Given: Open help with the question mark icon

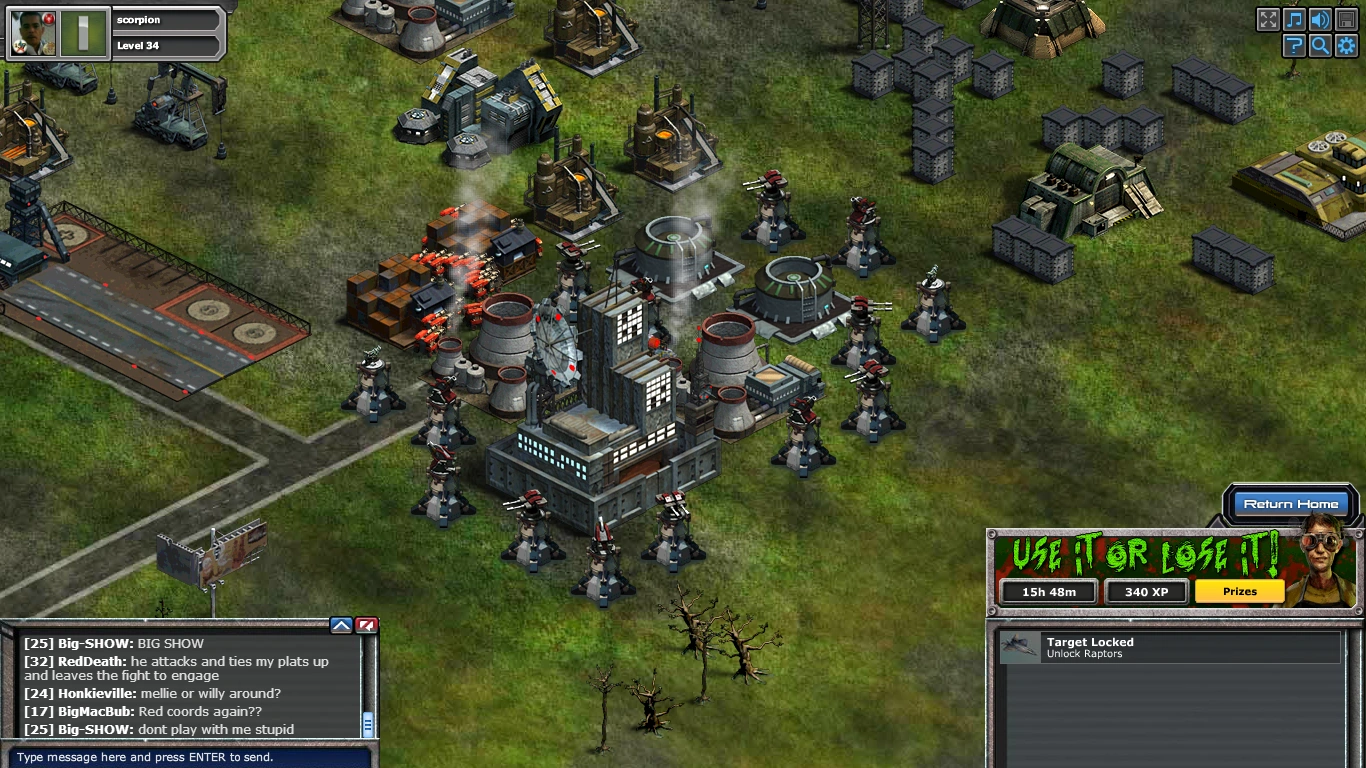Looking at the screenshot, I should tap(1295, 45).
